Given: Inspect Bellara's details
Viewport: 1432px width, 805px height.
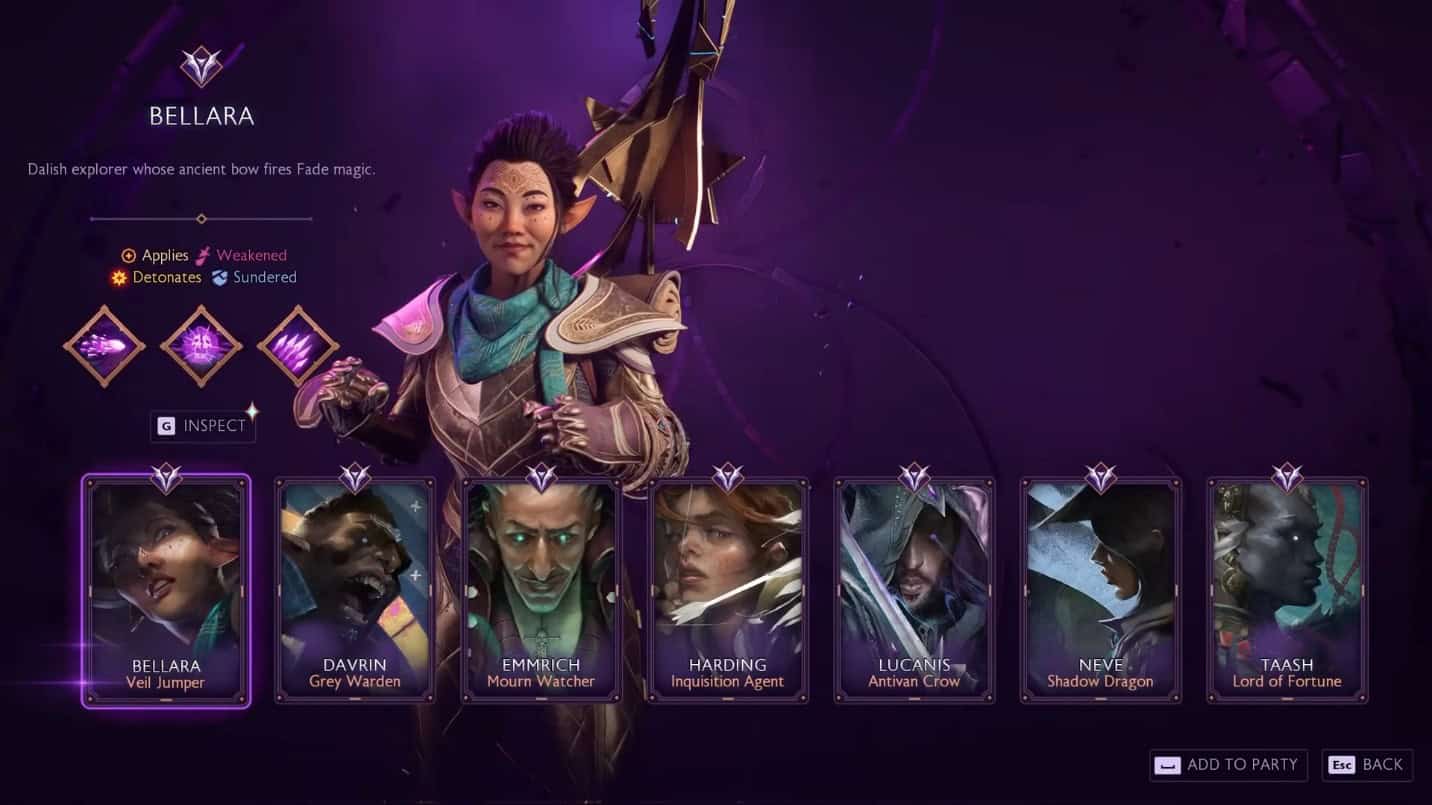Looking at the screenshot, I should point(202,426).
